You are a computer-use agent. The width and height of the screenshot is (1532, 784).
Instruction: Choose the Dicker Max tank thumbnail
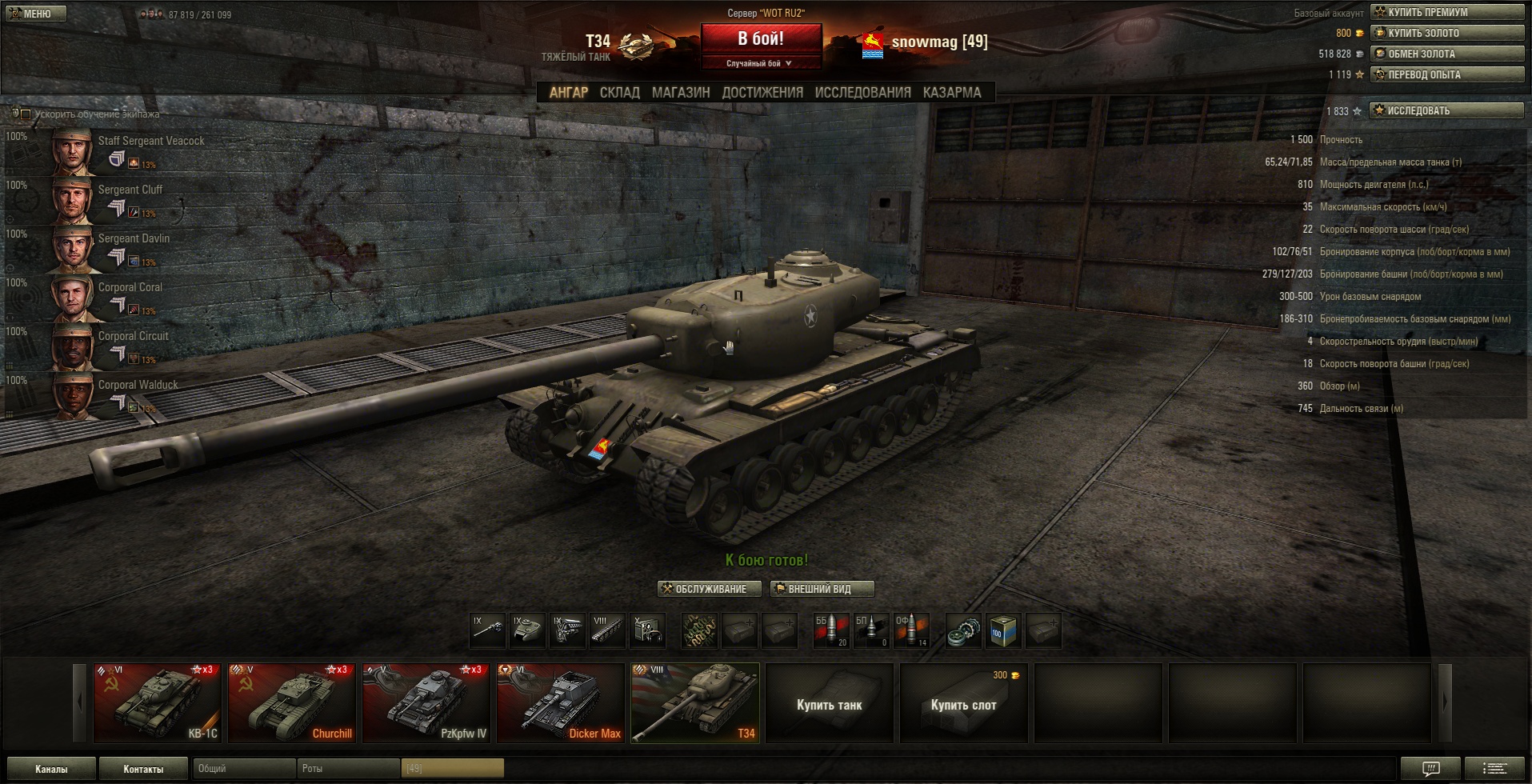pos(560,703)
